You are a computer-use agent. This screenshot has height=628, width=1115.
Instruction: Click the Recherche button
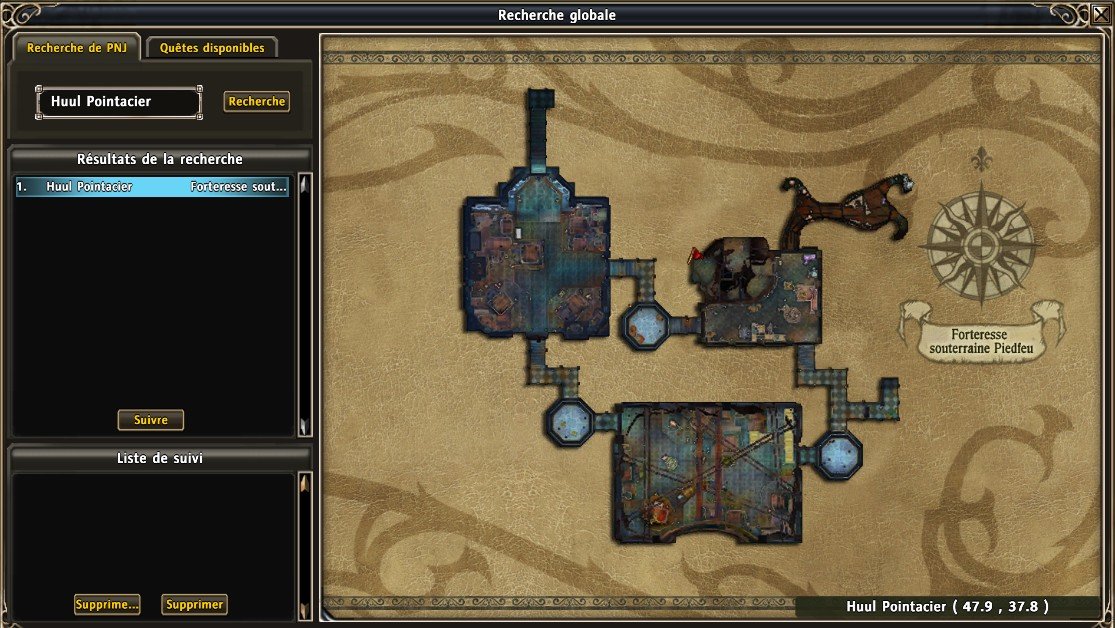coord(257,101)
